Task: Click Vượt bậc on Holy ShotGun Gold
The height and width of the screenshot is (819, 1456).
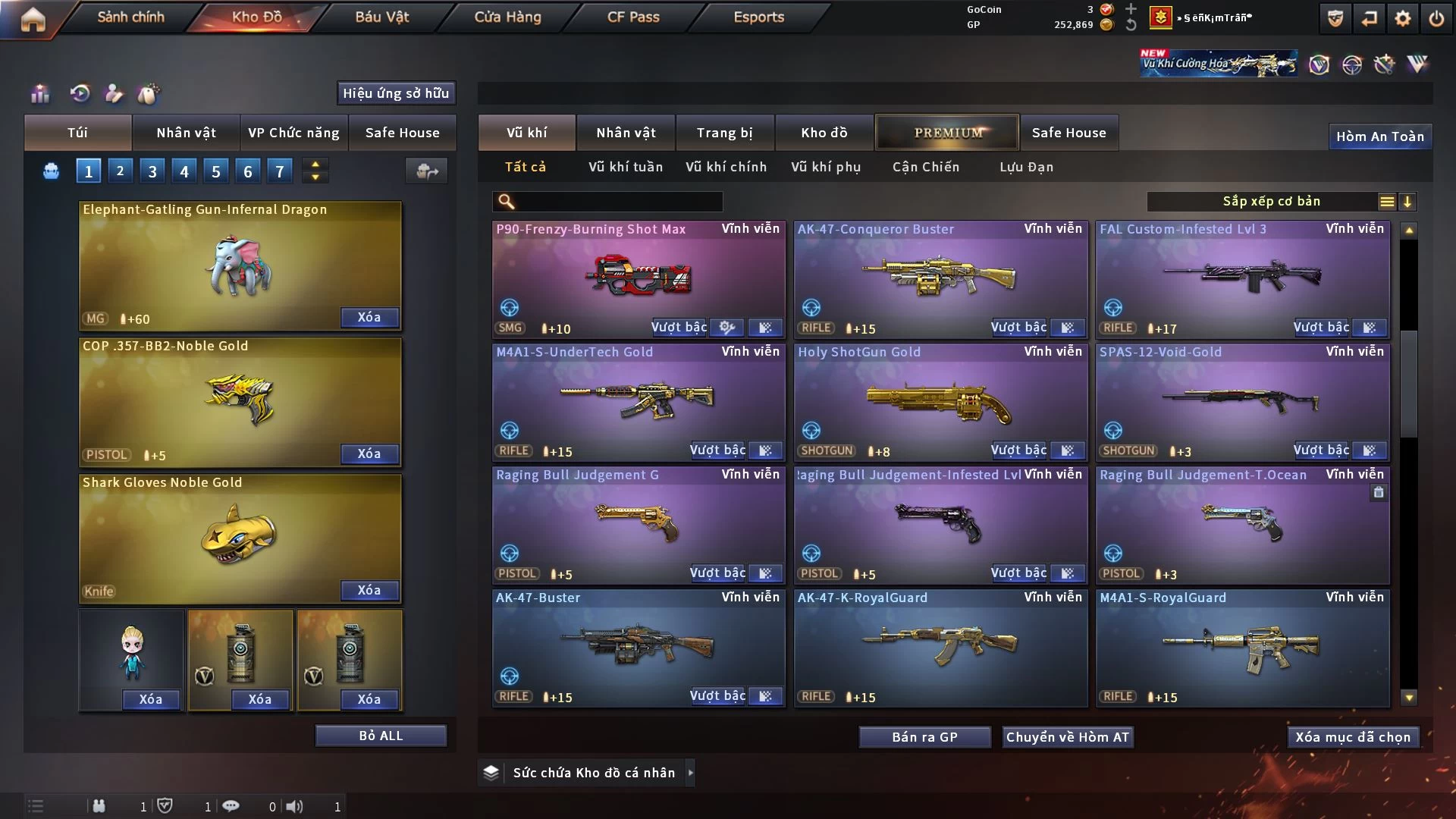Action: click(x=1018, y=450)
